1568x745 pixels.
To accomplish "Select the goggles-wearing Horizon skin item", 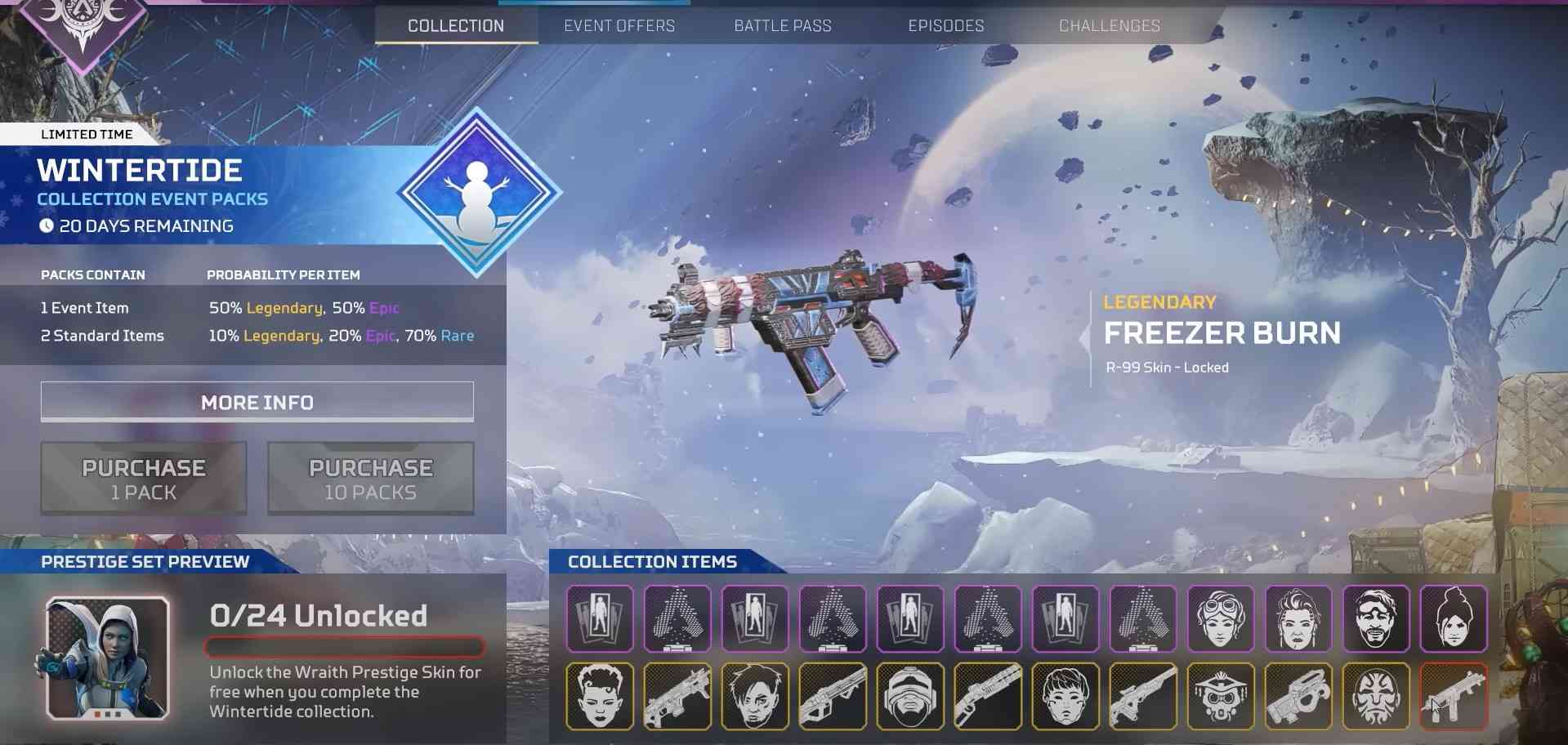I will click(1221, 618).
